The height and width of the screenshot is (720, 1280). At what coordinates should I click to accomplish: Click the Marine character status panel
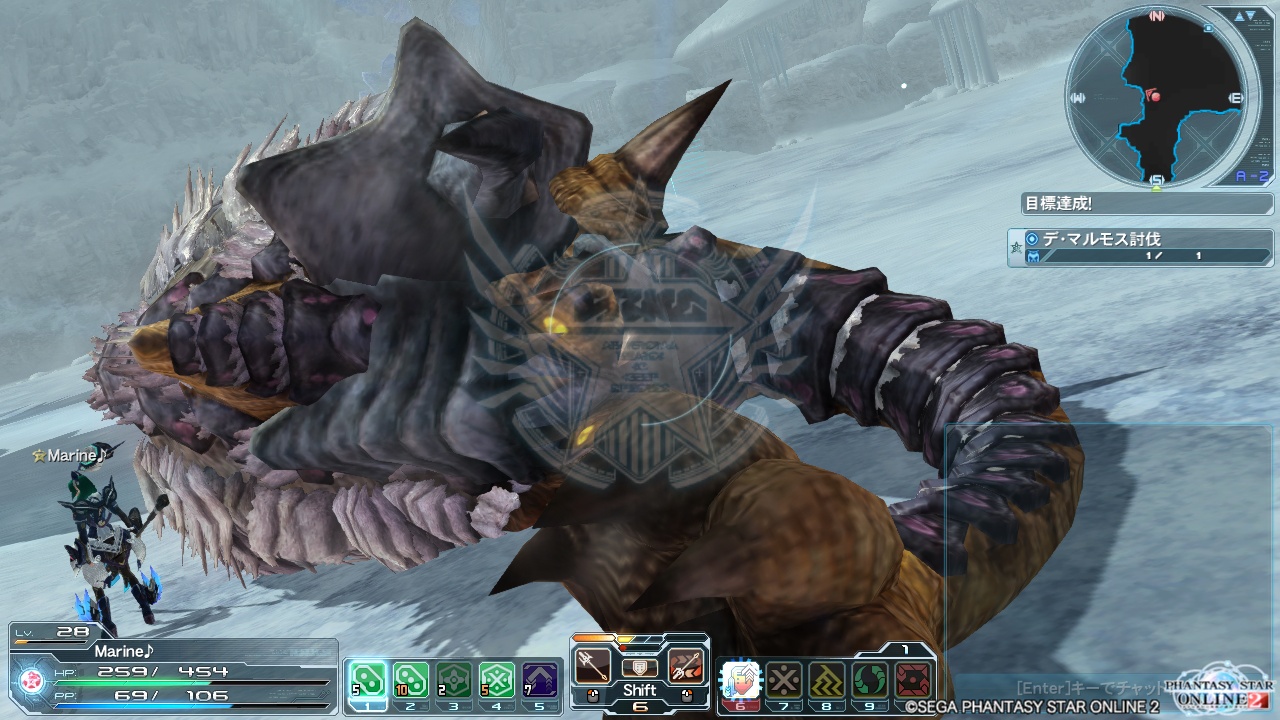pyautogui.click(x=172, y=672)
